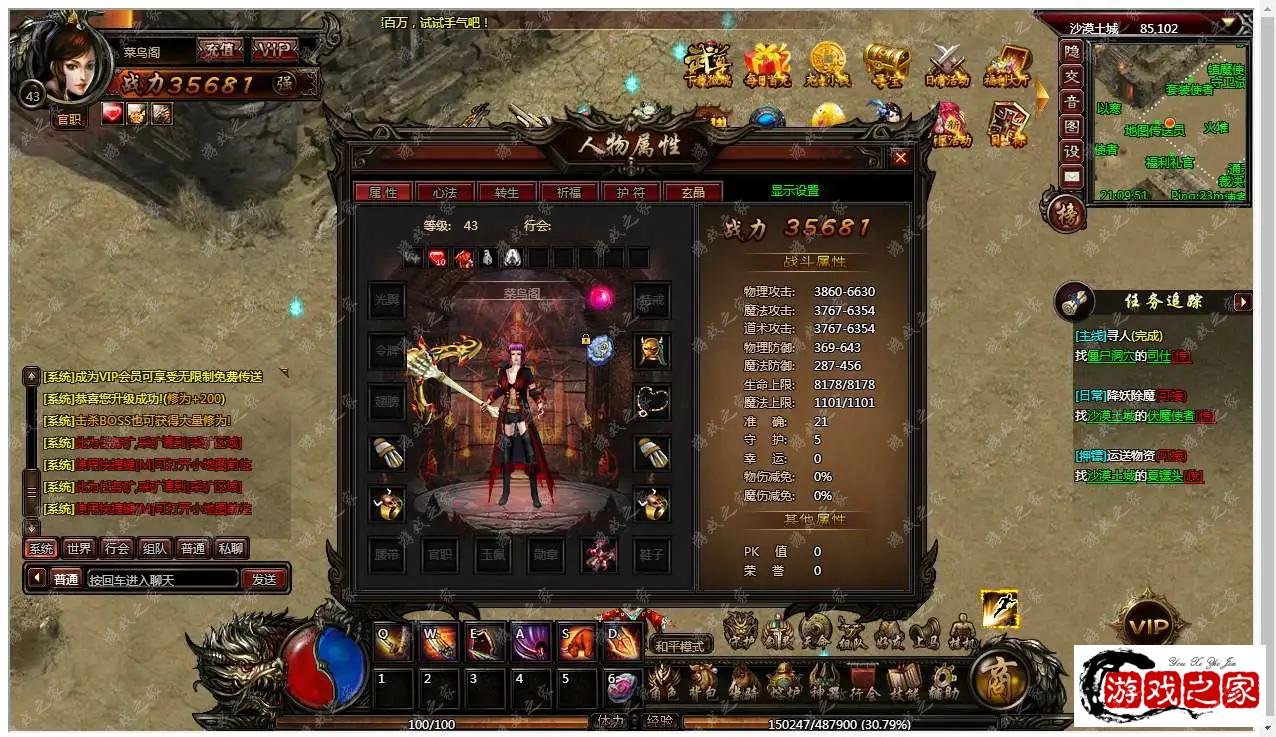Focus the chat input field
The image size is (1276, 737).
tap(162, 579)
